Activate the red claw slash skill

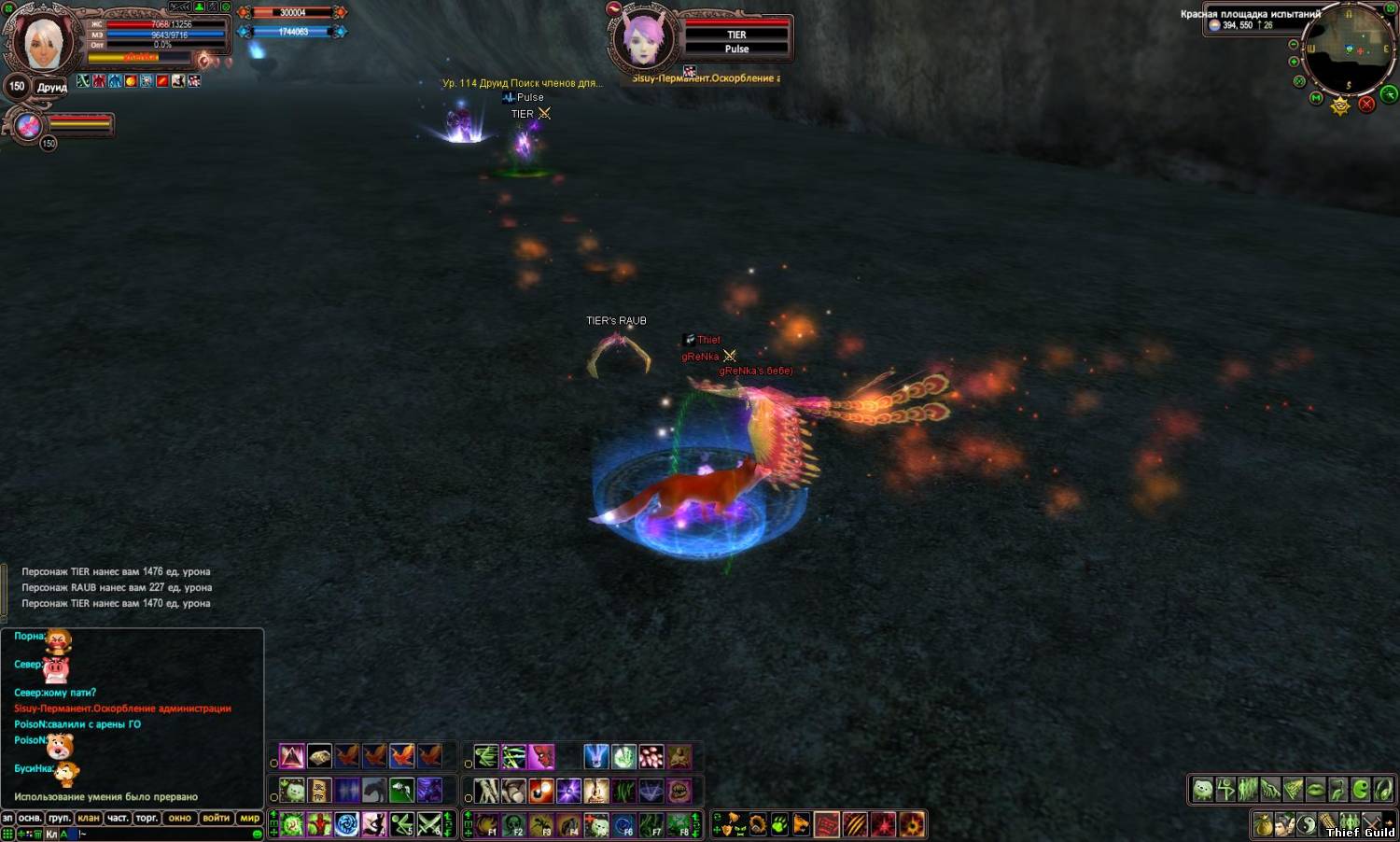(x=855, y=824)
